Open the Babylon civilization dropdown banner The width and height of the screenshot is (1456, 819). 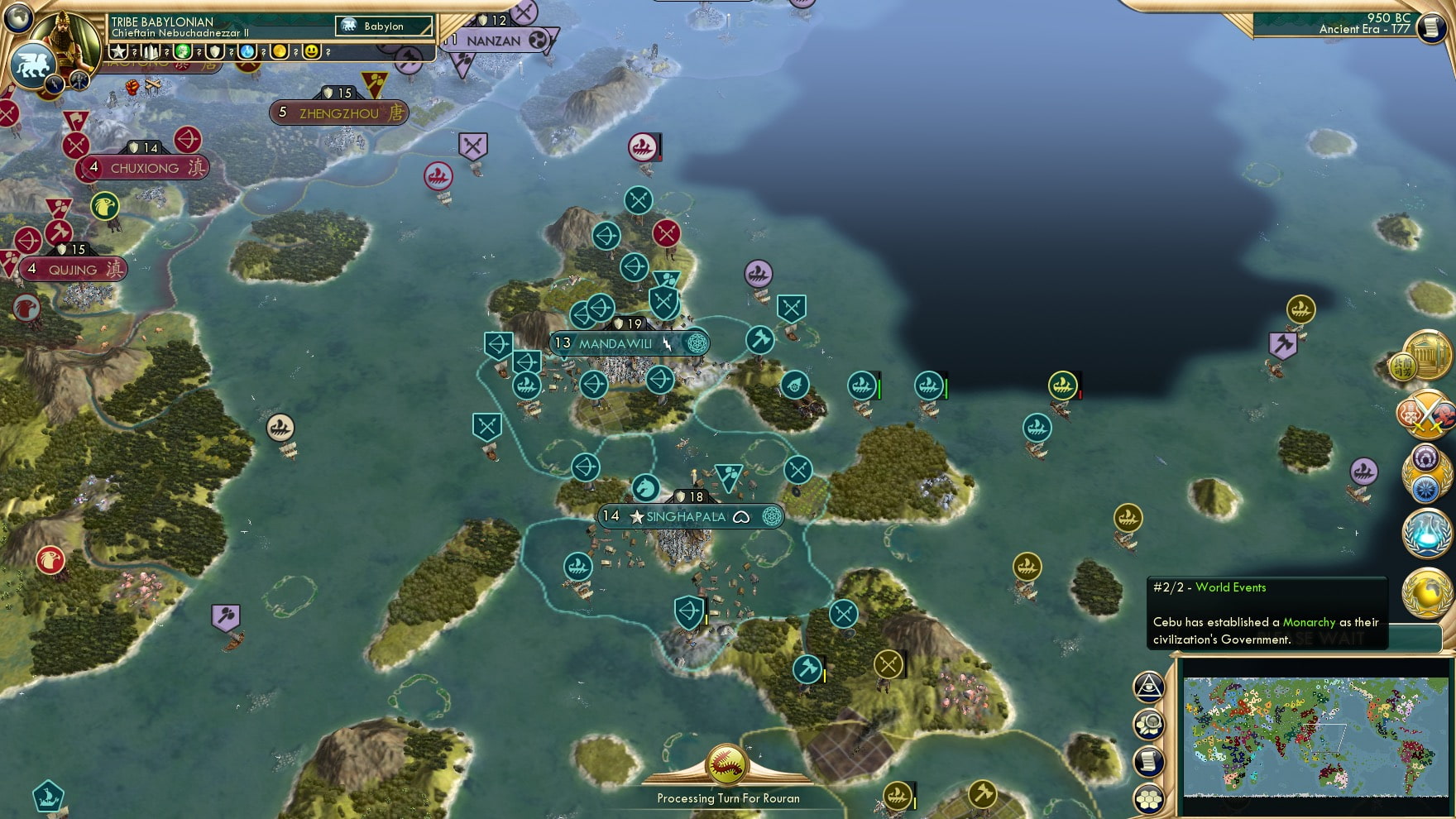point(383,26)
